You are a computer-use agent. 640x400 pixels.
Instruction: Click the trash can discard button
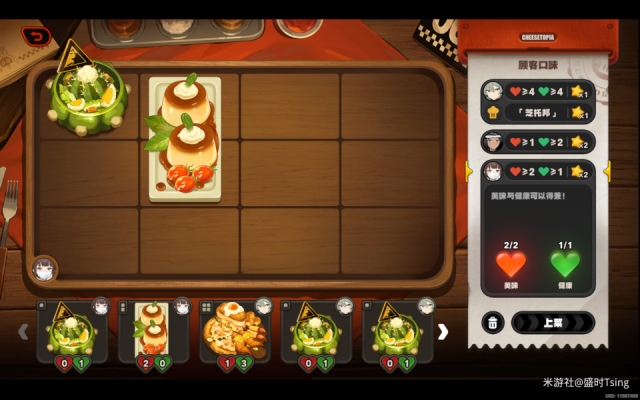click(x=493, y=323)
